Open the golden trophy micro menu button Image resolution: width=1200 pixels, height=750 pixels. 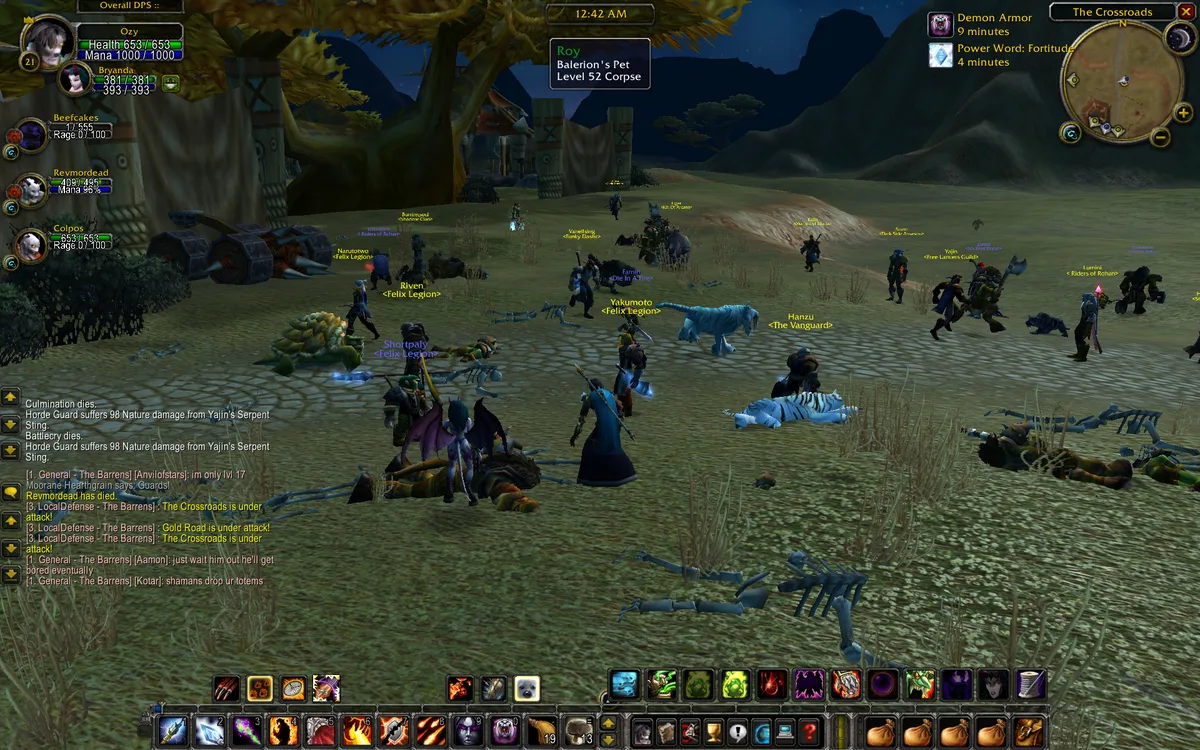(714, 731)
